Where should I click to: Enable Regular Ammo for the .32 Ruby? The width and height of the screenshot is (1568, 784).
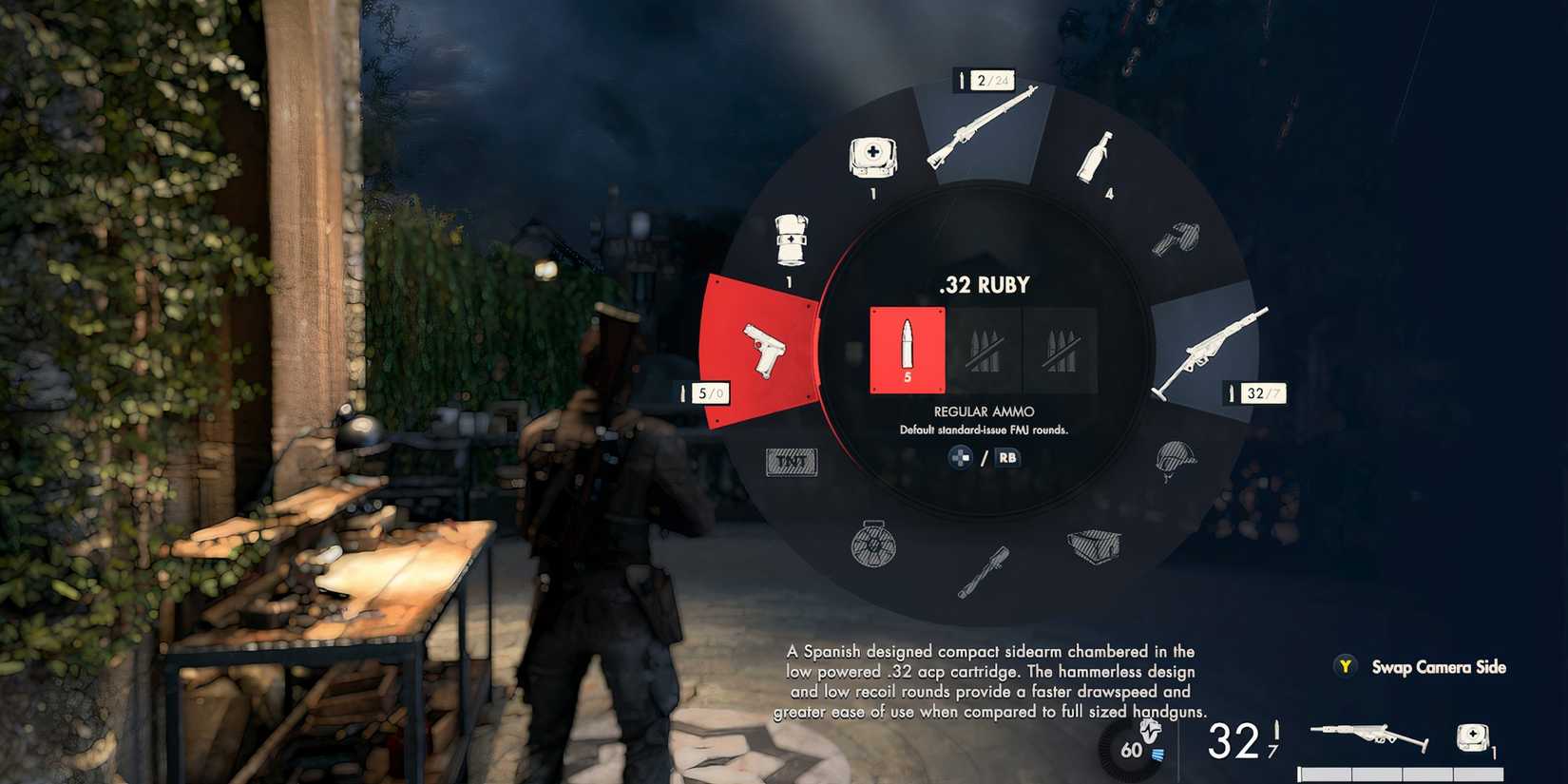908,347
